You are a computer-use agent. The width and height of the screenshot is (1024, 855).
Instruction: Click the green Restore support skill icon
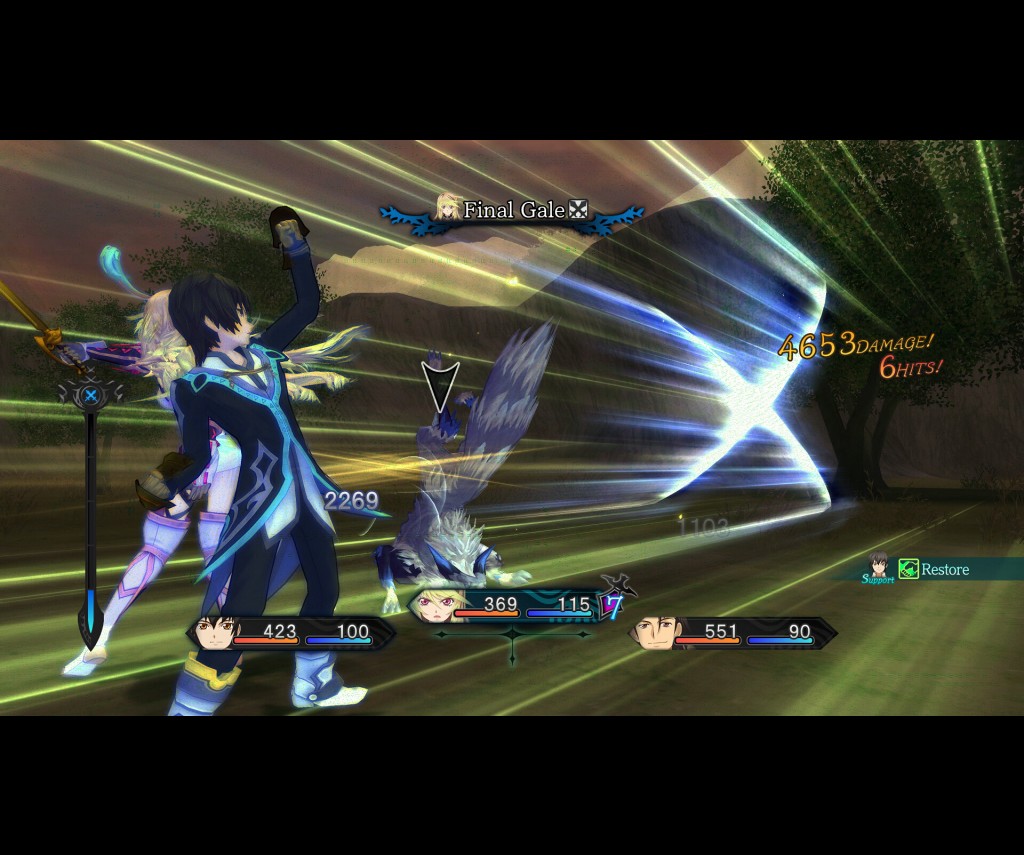point(908,569)
